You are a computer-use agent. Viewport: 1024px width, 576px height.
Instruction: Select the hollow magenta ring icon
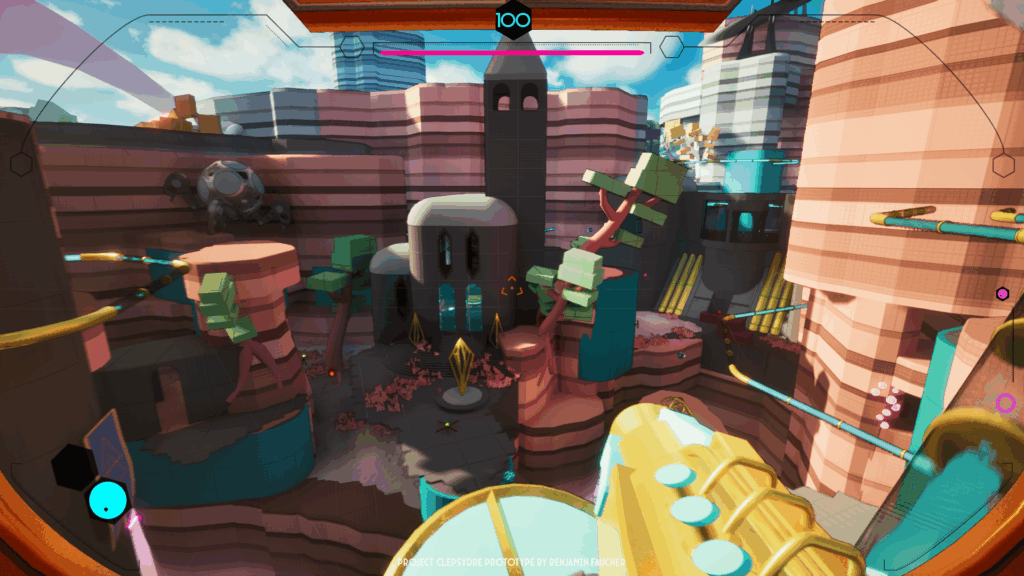point(1005,403)
